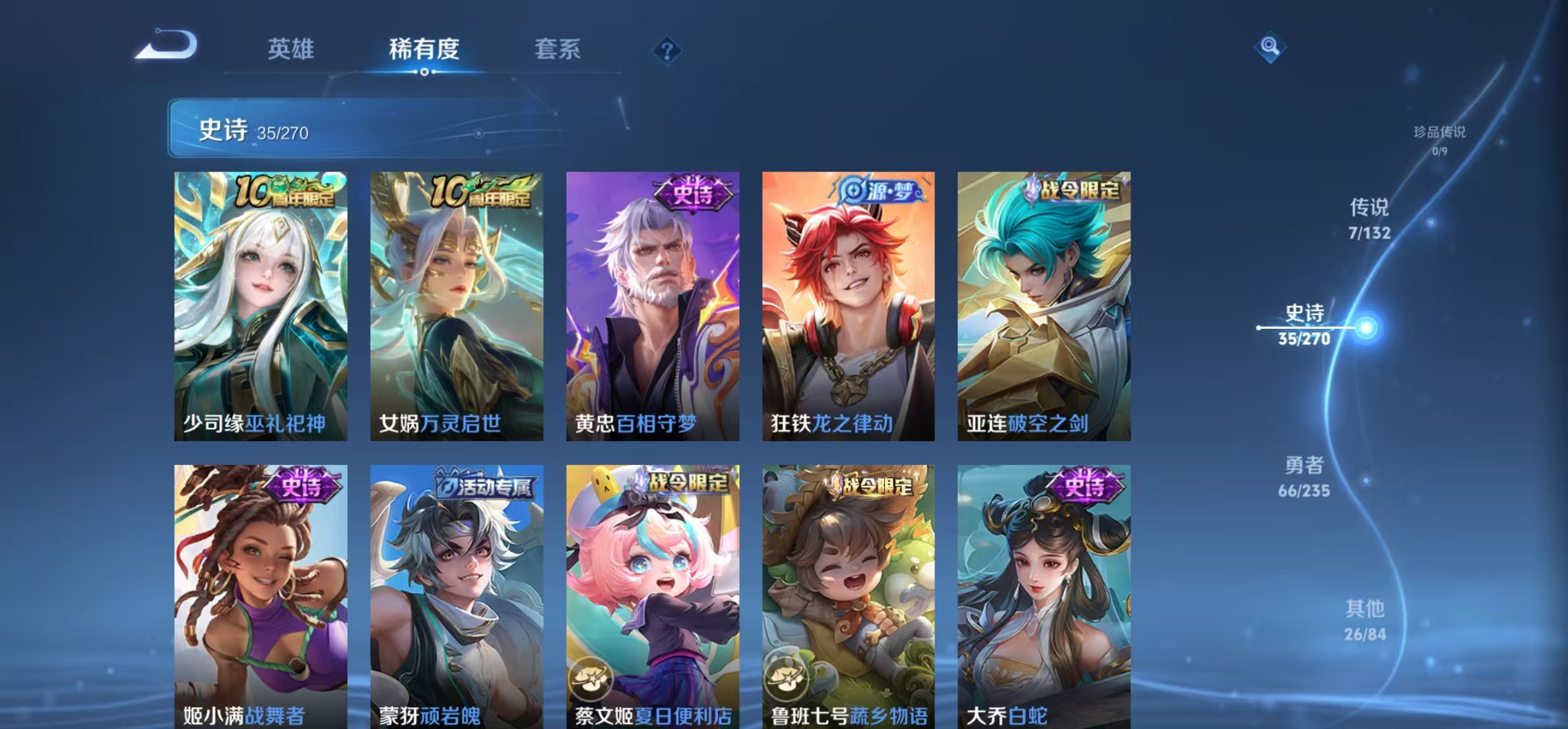Select 珍品传说 rarity category

click(x=1439, y=137)
